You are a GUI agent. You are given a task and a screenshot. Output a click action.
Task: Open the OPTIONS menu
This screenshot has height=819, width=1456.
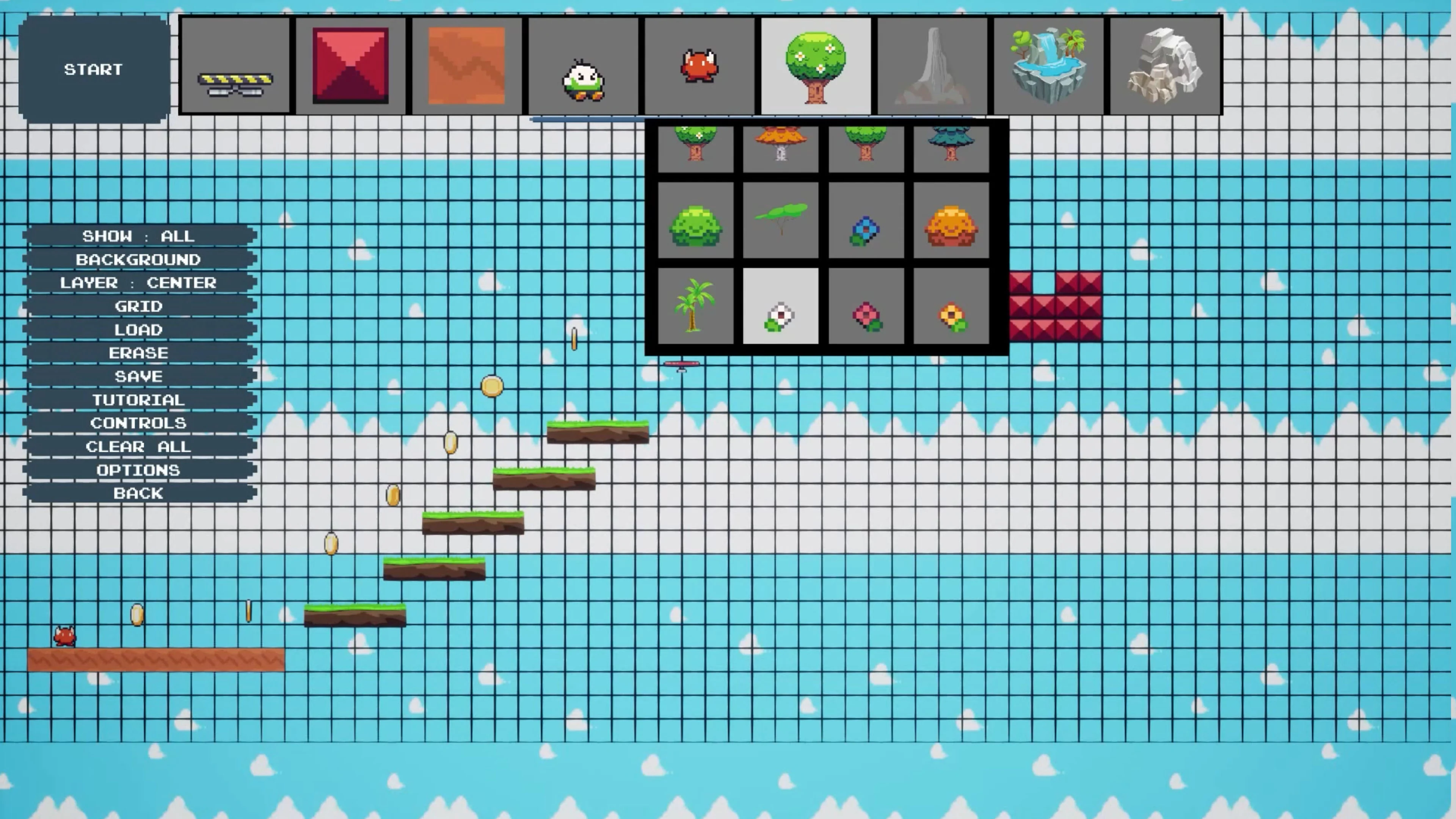click(139, 470)
